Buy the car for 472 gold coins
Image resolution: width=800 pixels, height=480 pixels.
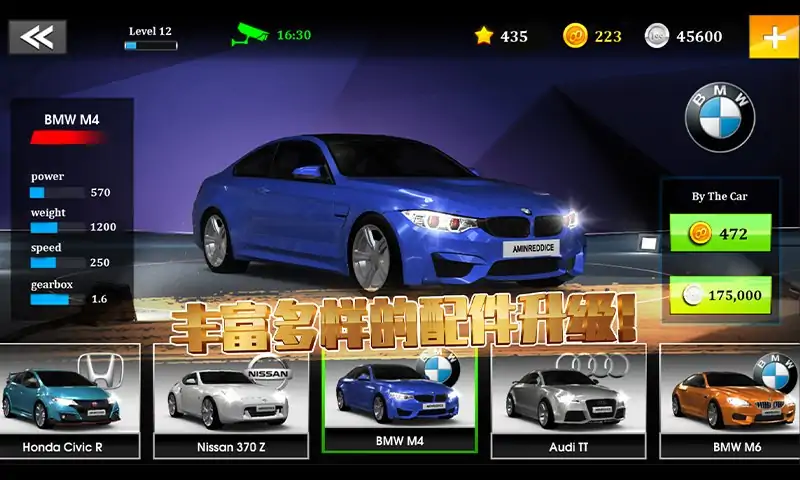[x=720, y=234]
